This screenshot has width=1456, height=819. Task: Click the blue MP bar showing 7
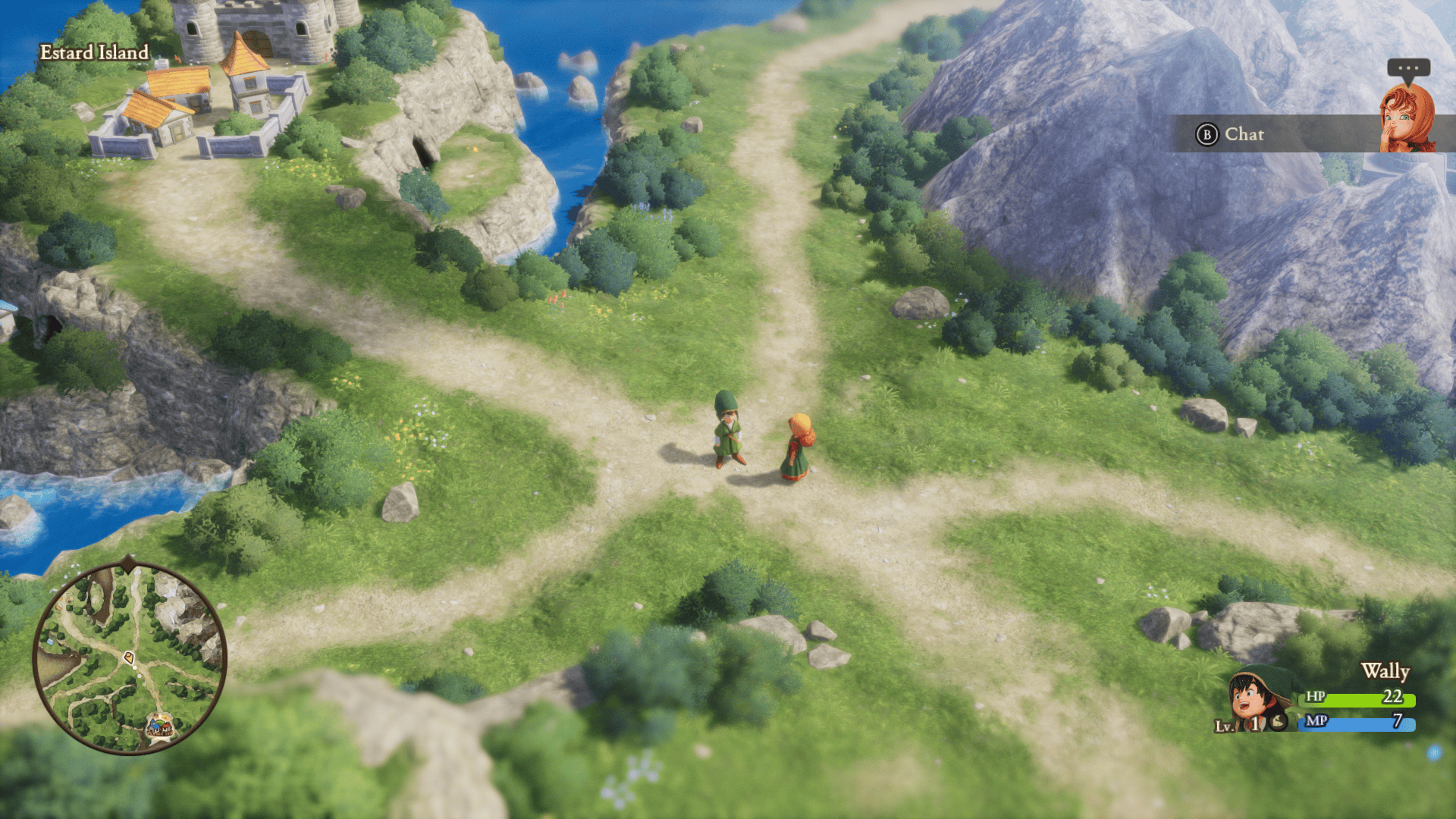click(x=1357, y=723)
